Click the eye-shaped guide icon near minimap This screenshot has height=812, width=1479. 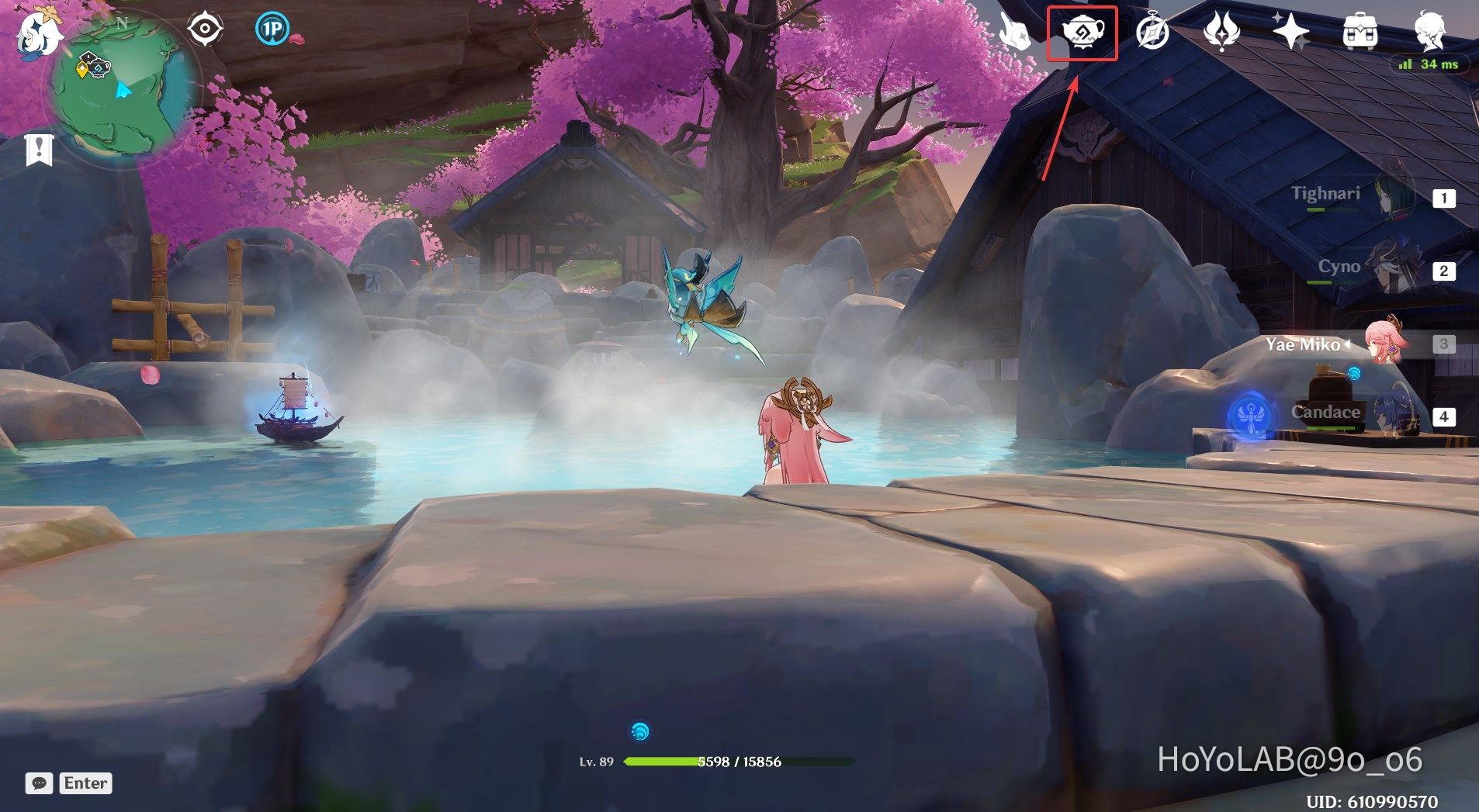tap(205, 28)
